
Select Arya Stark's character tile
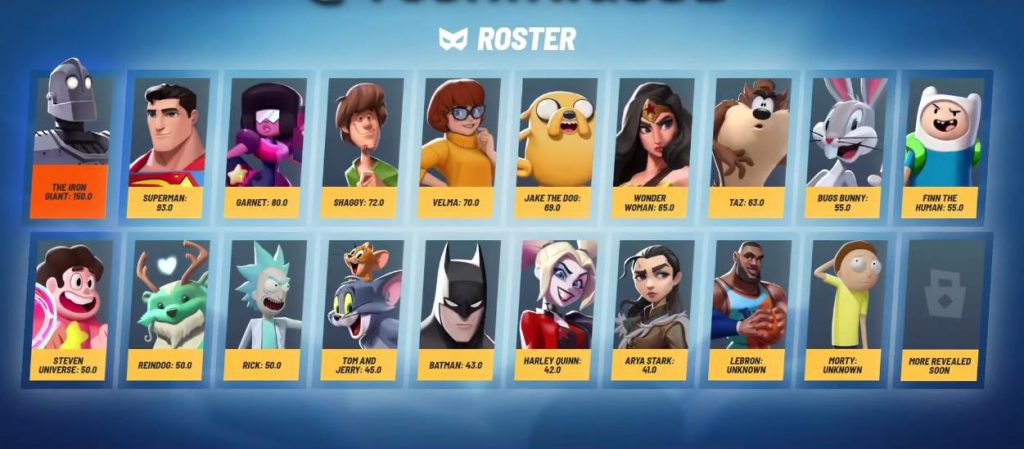[x=652, y=310]
